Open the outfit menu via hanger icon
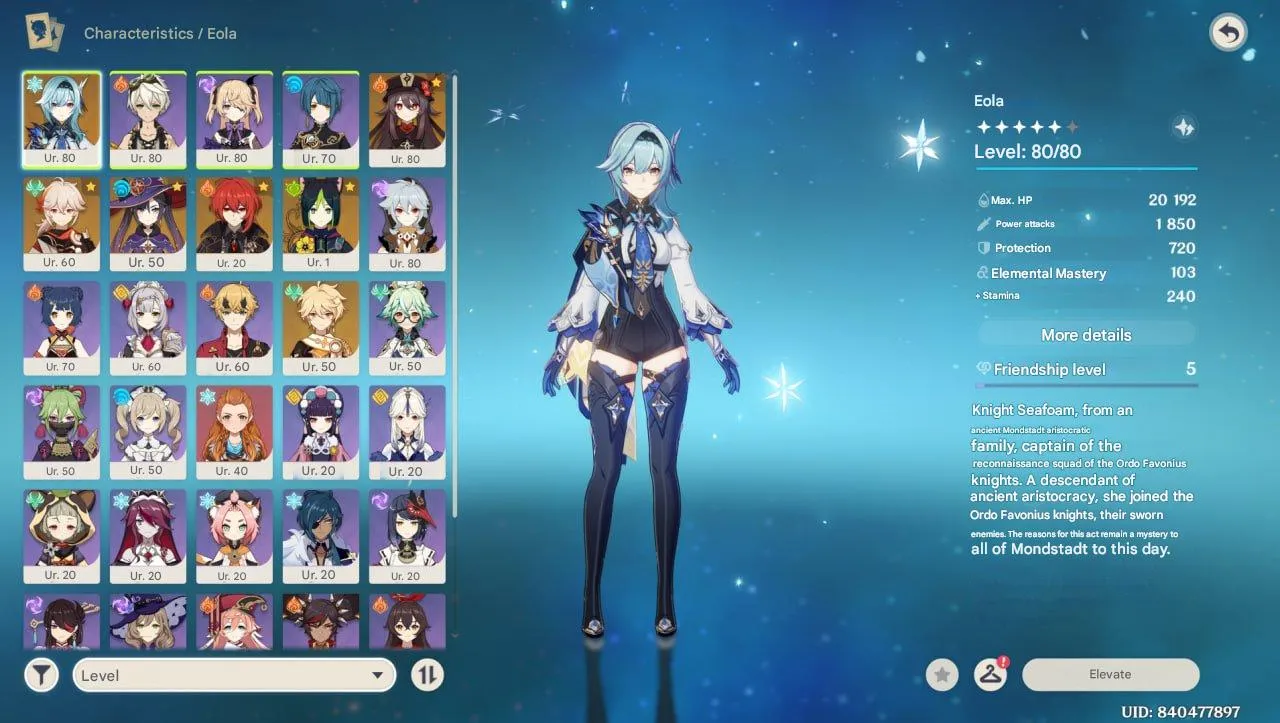 click(x=990, y=675)
